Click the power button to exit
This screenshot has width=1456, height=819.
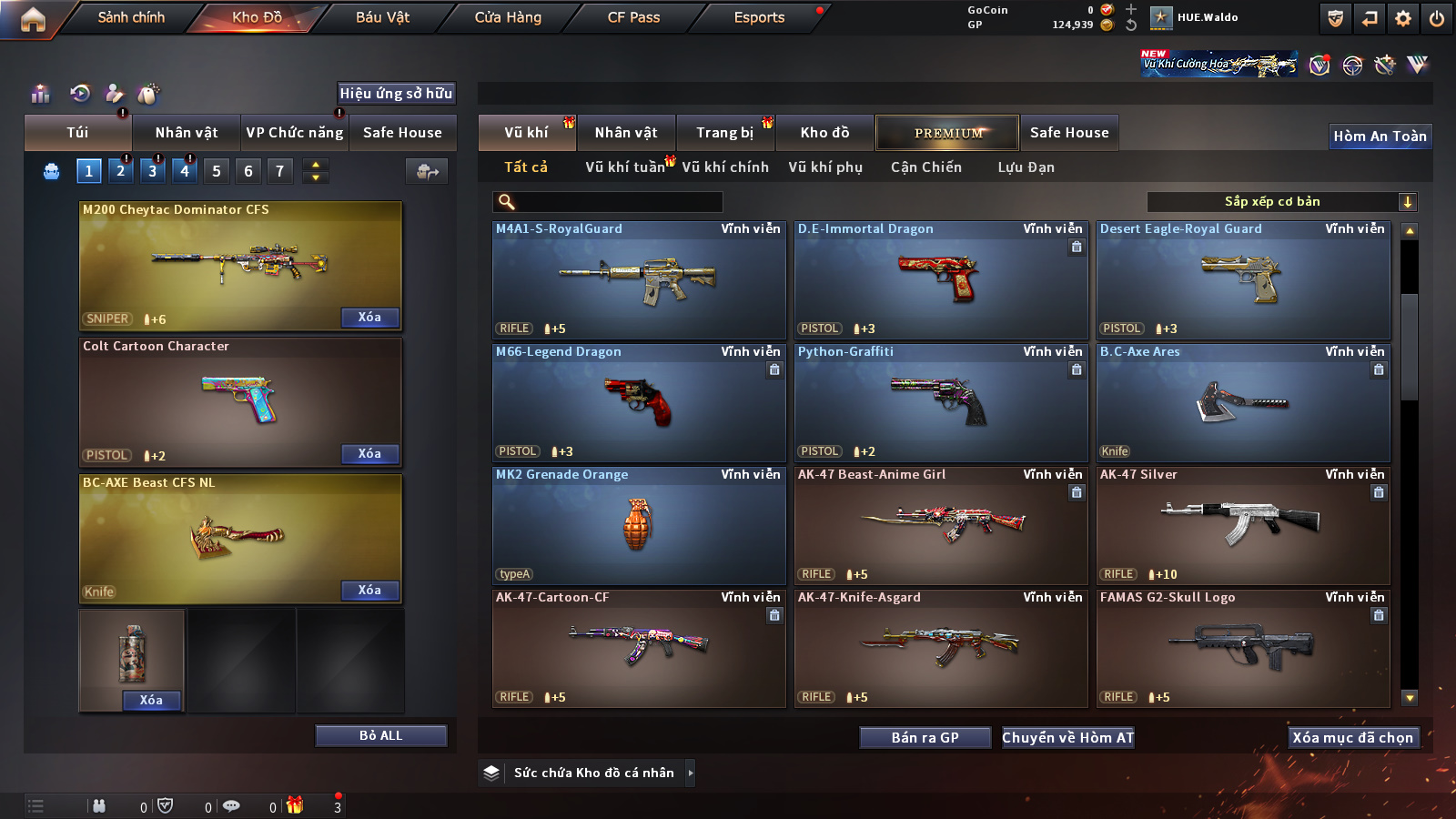pyautogui.click(x=1437, y=18)
